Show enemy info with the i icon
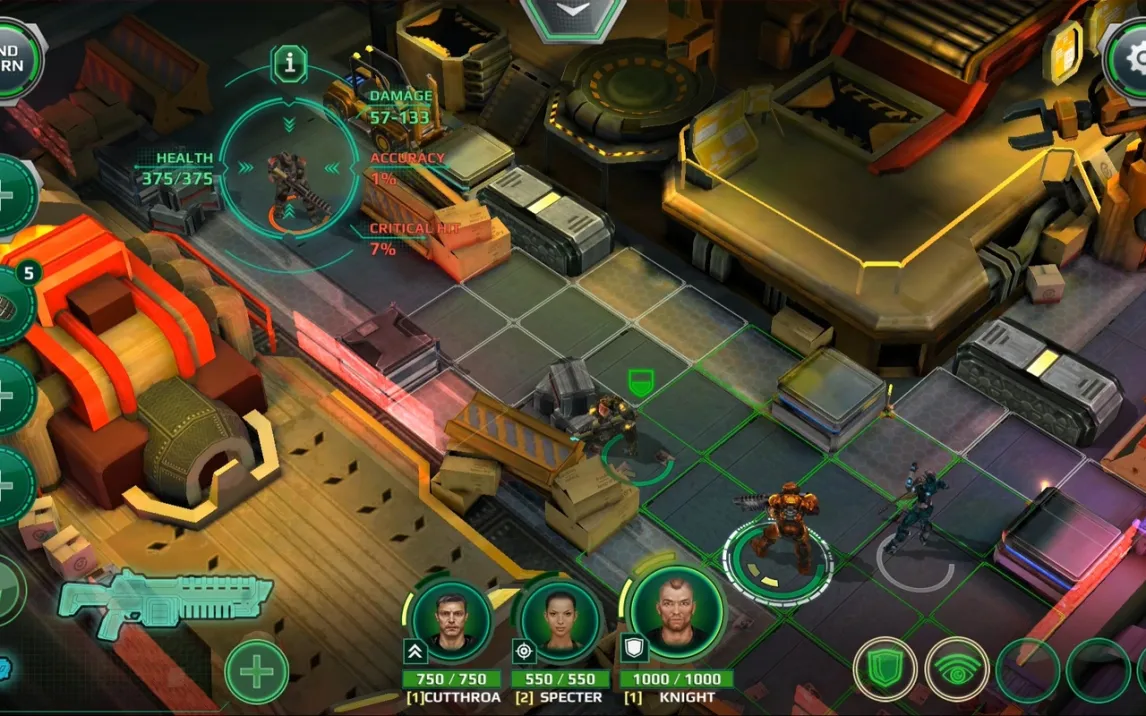Screen dimensions: 1146x716 pos(290,64)
